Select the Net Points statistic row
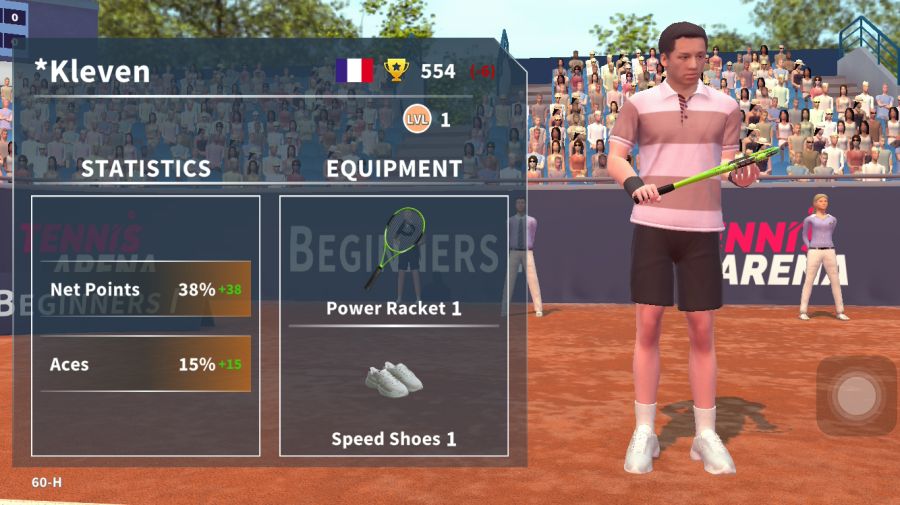Image resolution: width=900 pixels, height=505 pixels. (146, 290)
